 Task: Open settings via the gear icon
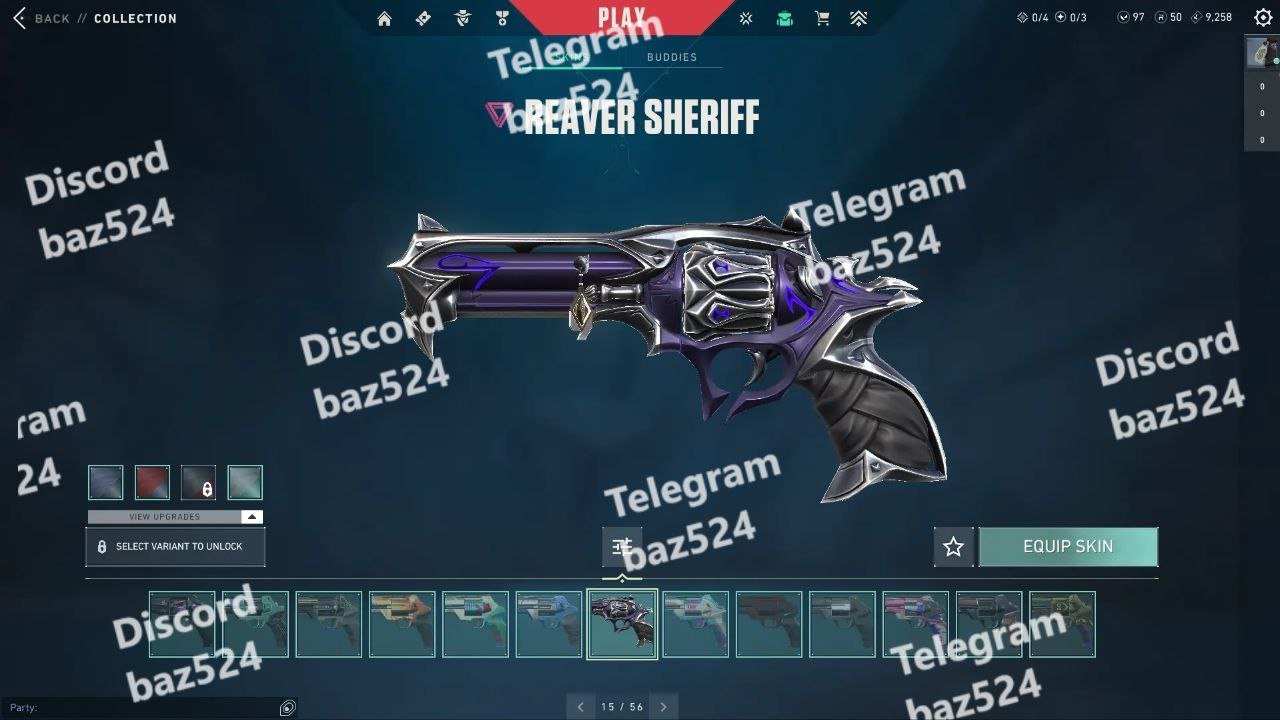[x=1263, y=17]
